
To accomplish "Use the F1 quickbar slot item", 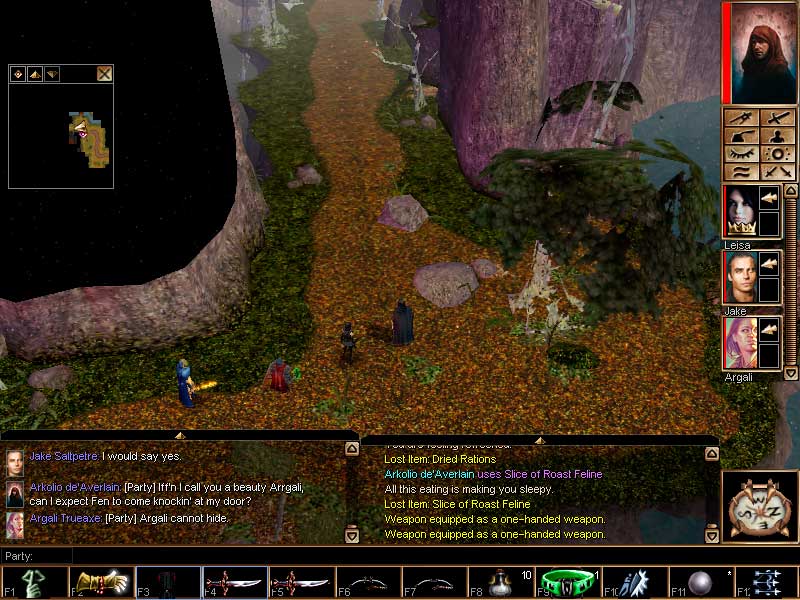I will (x=33, y=582).
